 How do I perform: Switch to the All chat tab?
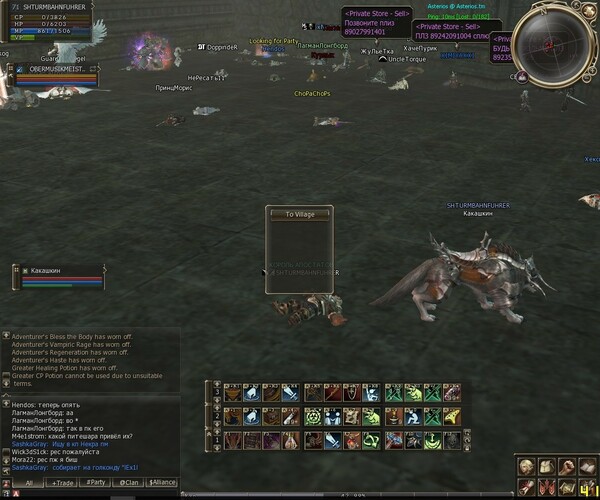[29, 482]
